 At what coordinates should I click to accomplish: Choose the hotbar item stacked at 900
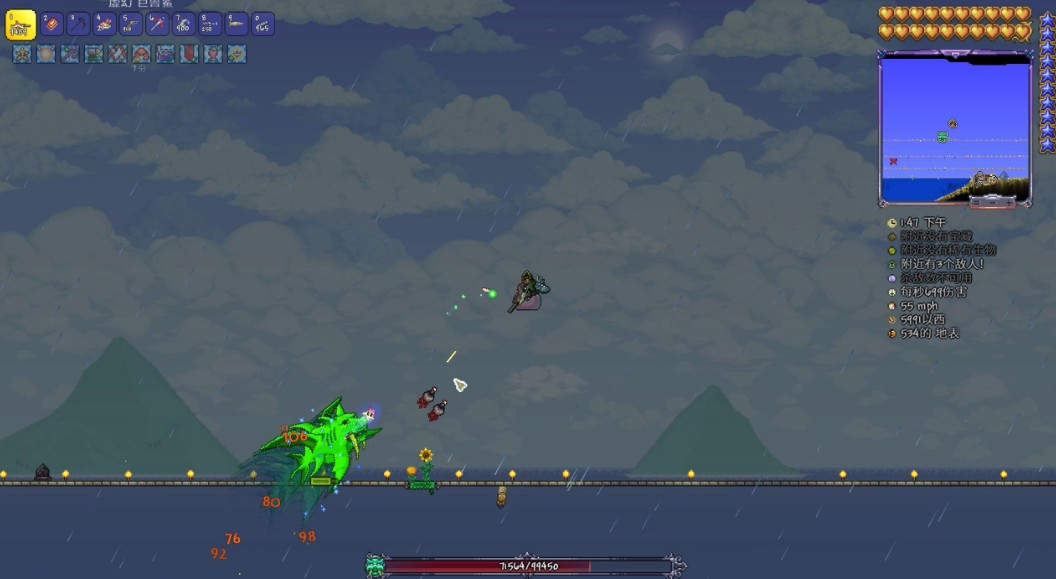point(183,24)
